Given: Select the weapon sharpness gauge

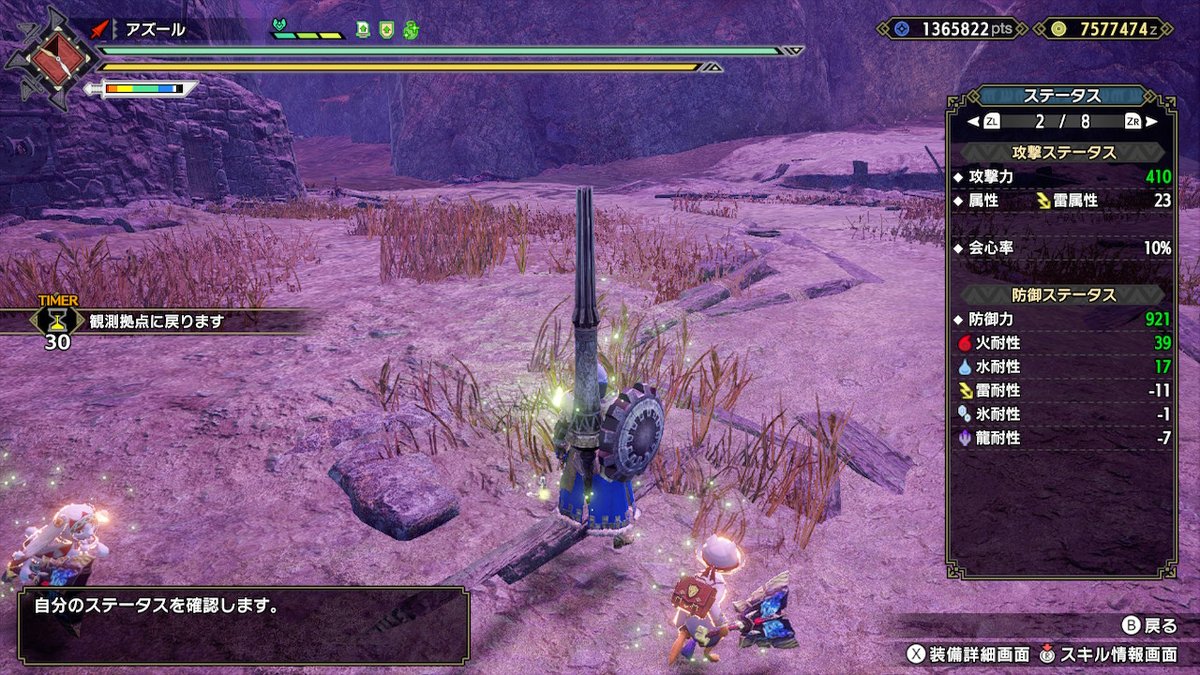Looking at the screenshot, I should 143,89.
